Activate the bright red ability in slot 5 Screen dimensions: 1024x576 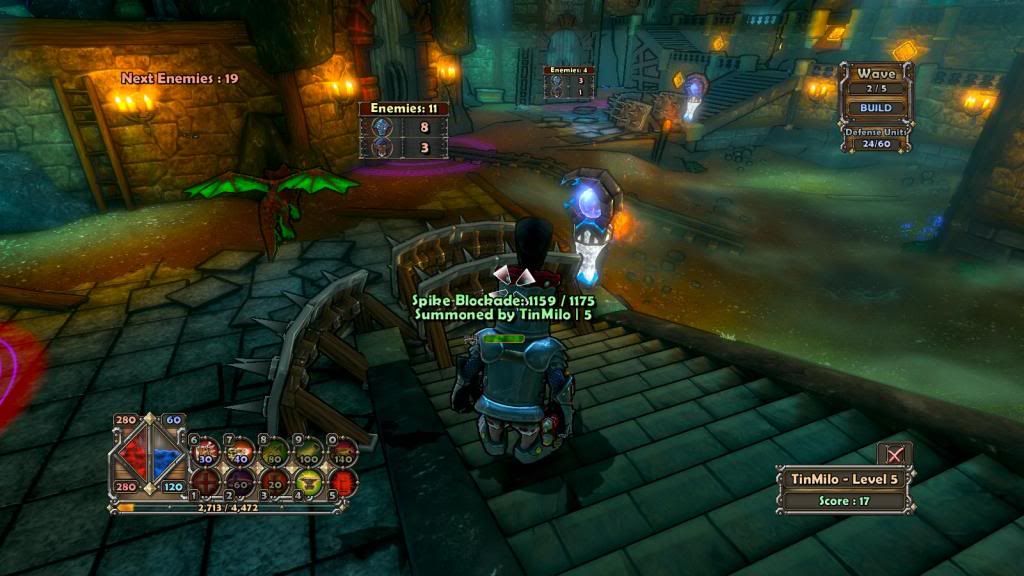343,482
